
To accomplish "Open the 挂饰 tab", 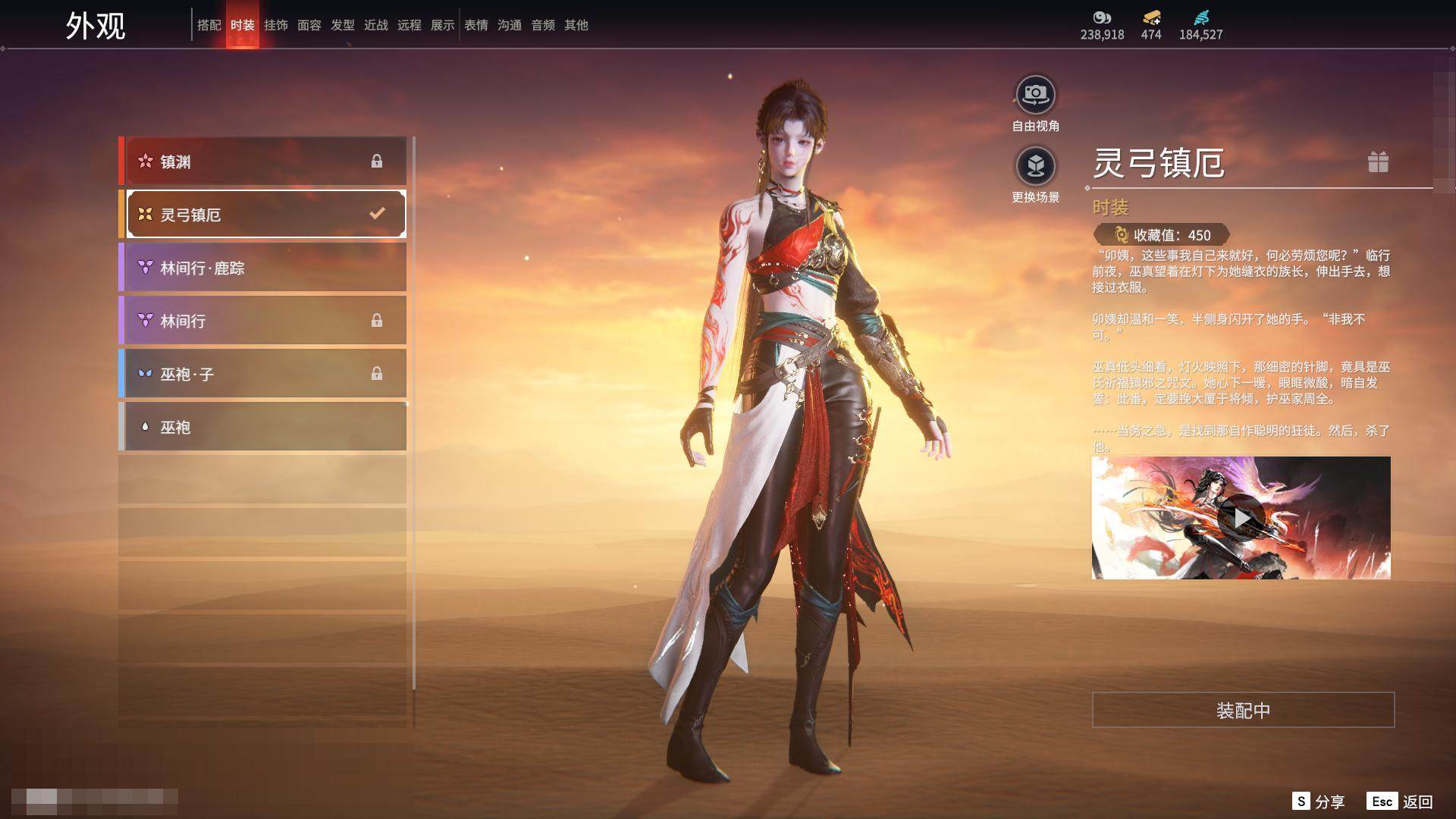I will click(275, 25).
